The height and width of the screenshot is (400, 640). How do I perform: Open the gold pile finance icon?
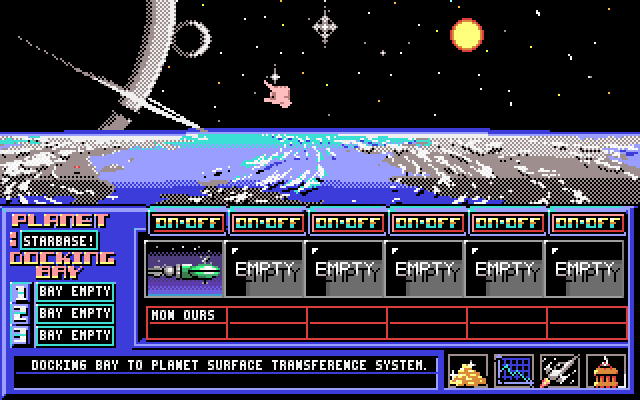468,371
